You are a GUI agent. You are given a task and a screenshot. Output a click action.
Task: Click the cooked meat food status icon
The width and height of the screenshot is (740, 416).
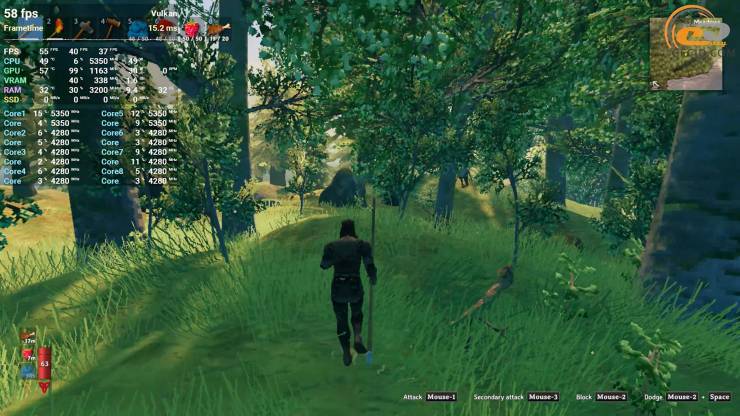[28, 339]
